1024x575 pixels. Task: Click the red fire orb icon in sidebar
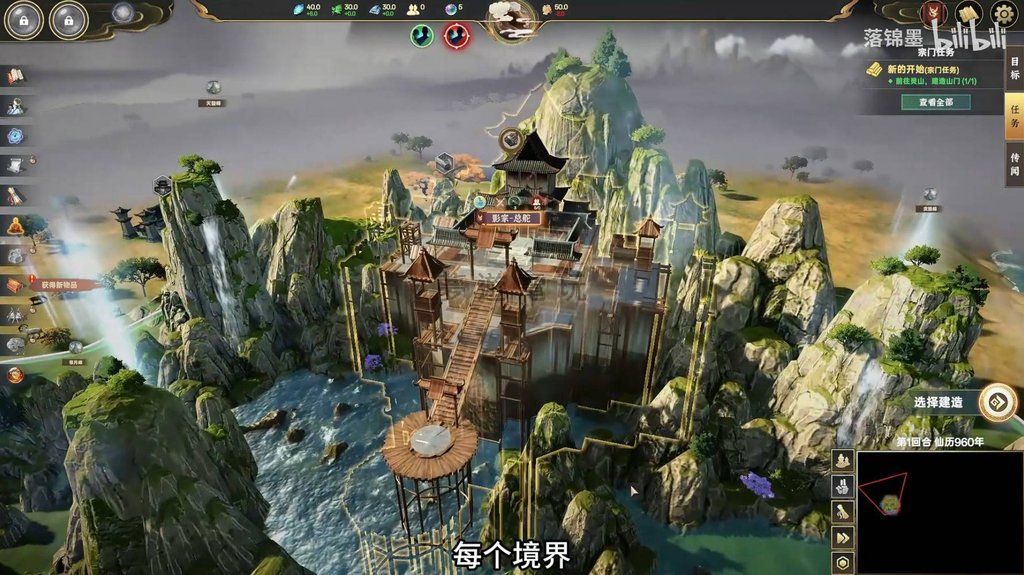click(15, 375)
